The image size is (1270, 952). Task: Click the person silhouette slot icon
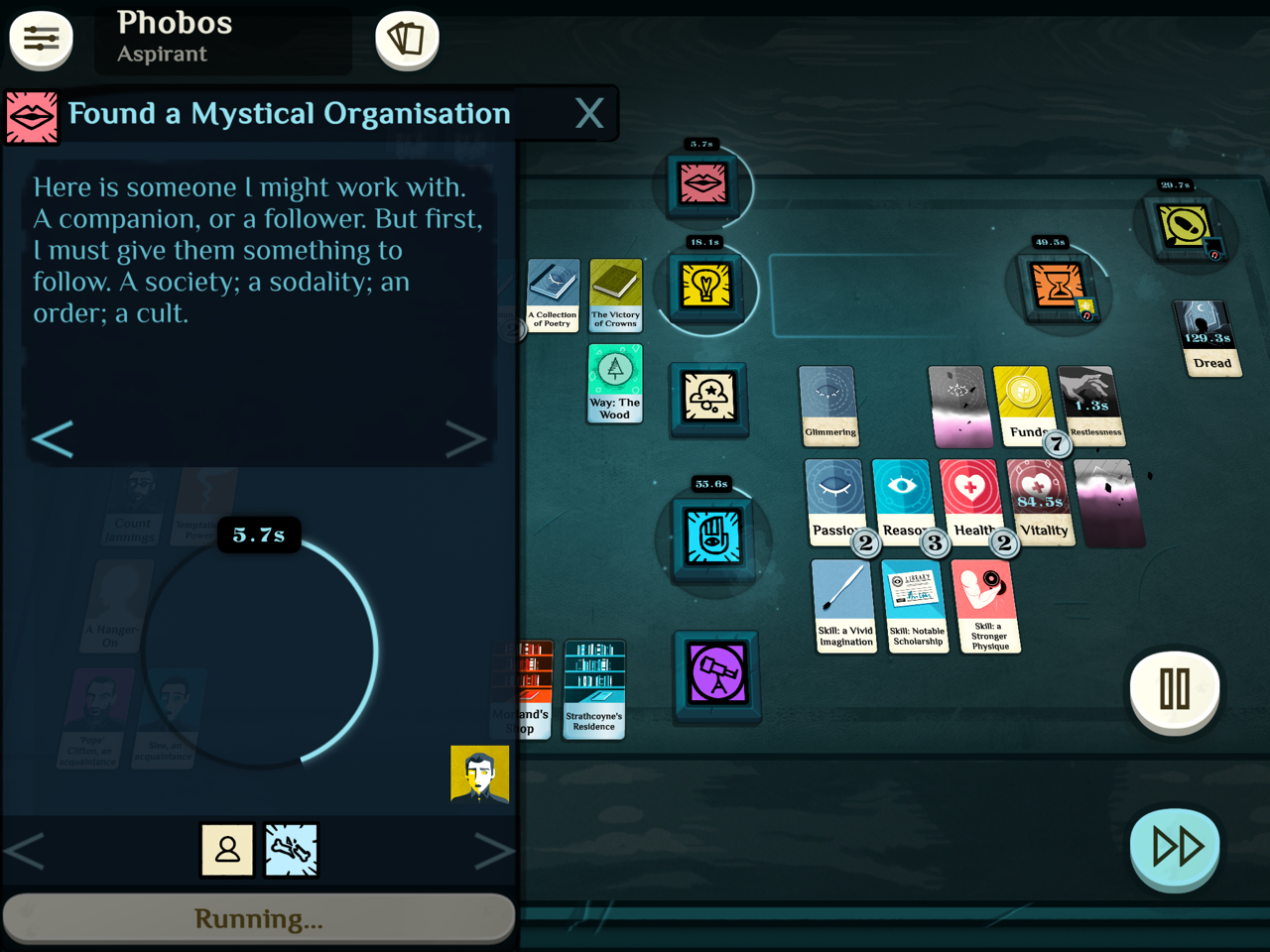tap(227, 850)
